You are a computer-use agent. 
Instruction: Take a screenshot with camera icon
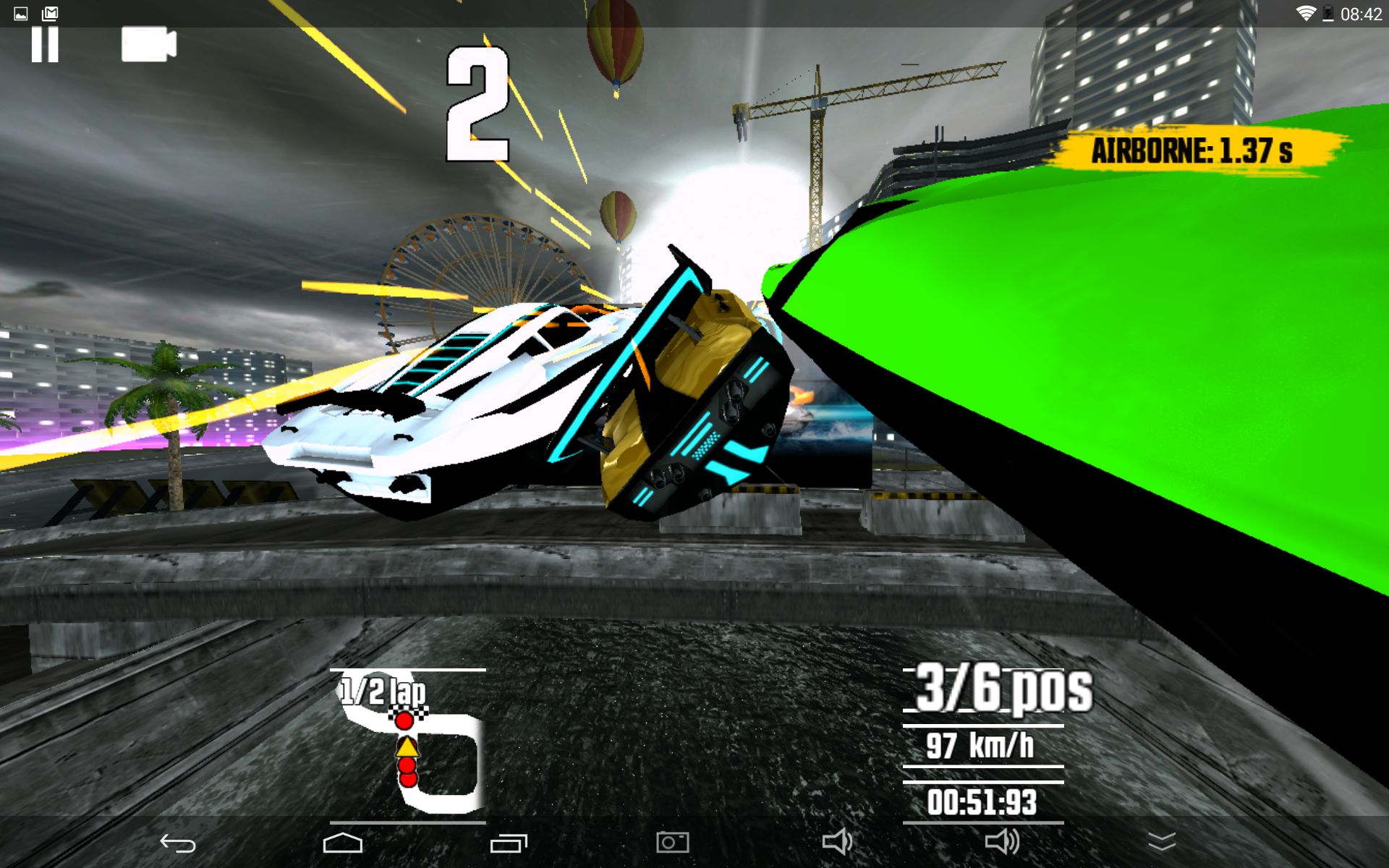673,842
